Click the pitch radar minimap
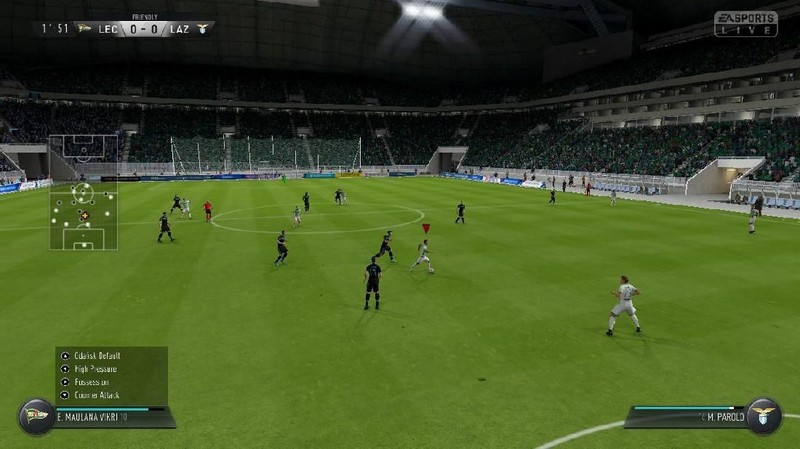Screen dimensions: 800x449 click(x=83, y=192)
